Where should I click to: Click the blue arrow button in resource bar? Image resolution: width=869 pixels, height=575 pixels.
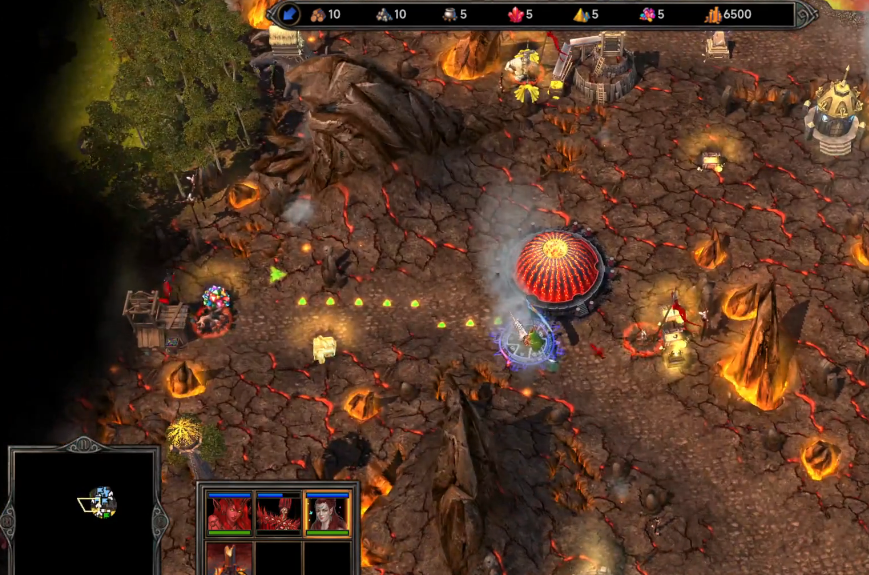tap(290, 14)
